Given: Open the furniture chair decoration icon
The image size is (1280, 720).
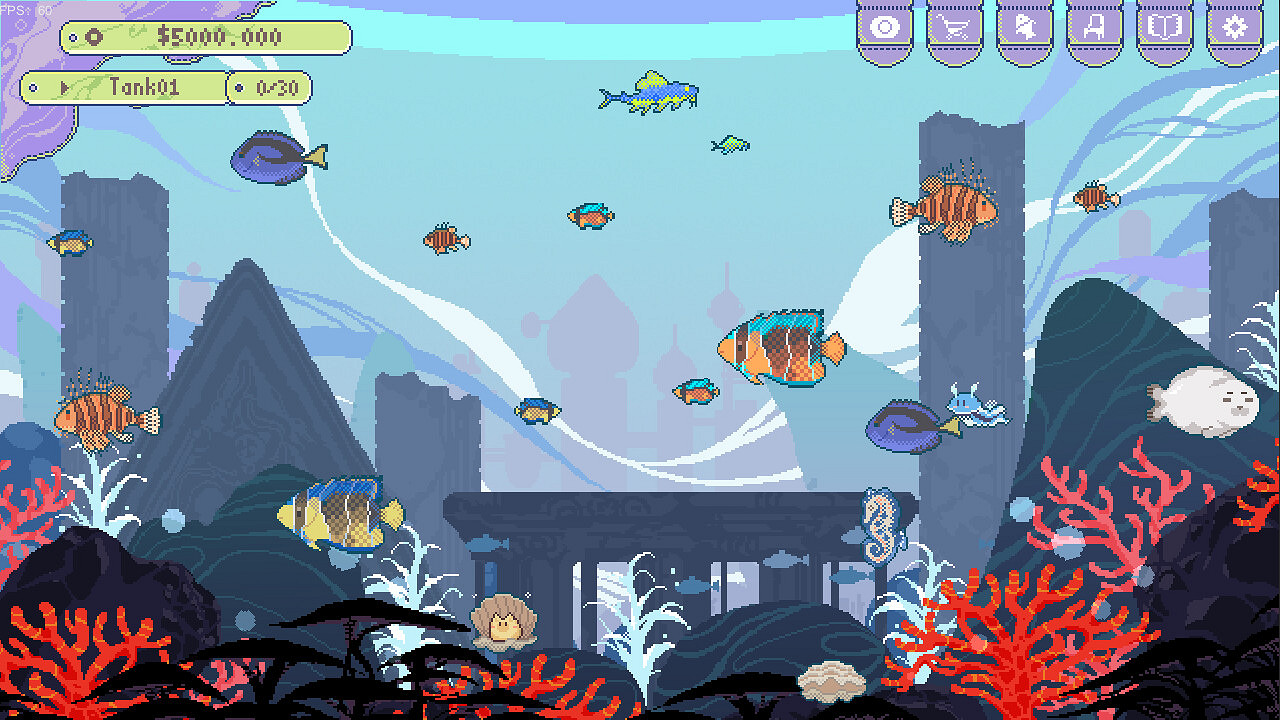Looking at the screenshot, I should [x=1093, y=28].
